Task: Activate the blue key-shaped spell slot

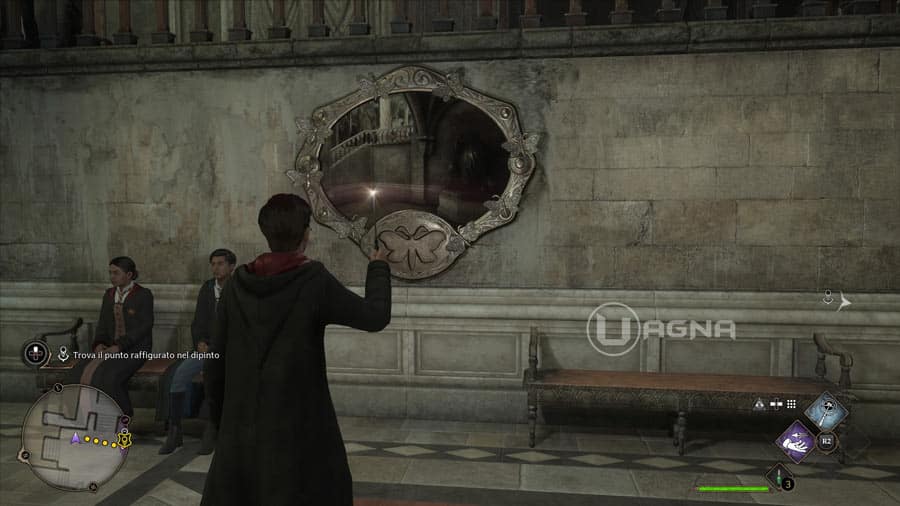Action: point(826,410)
